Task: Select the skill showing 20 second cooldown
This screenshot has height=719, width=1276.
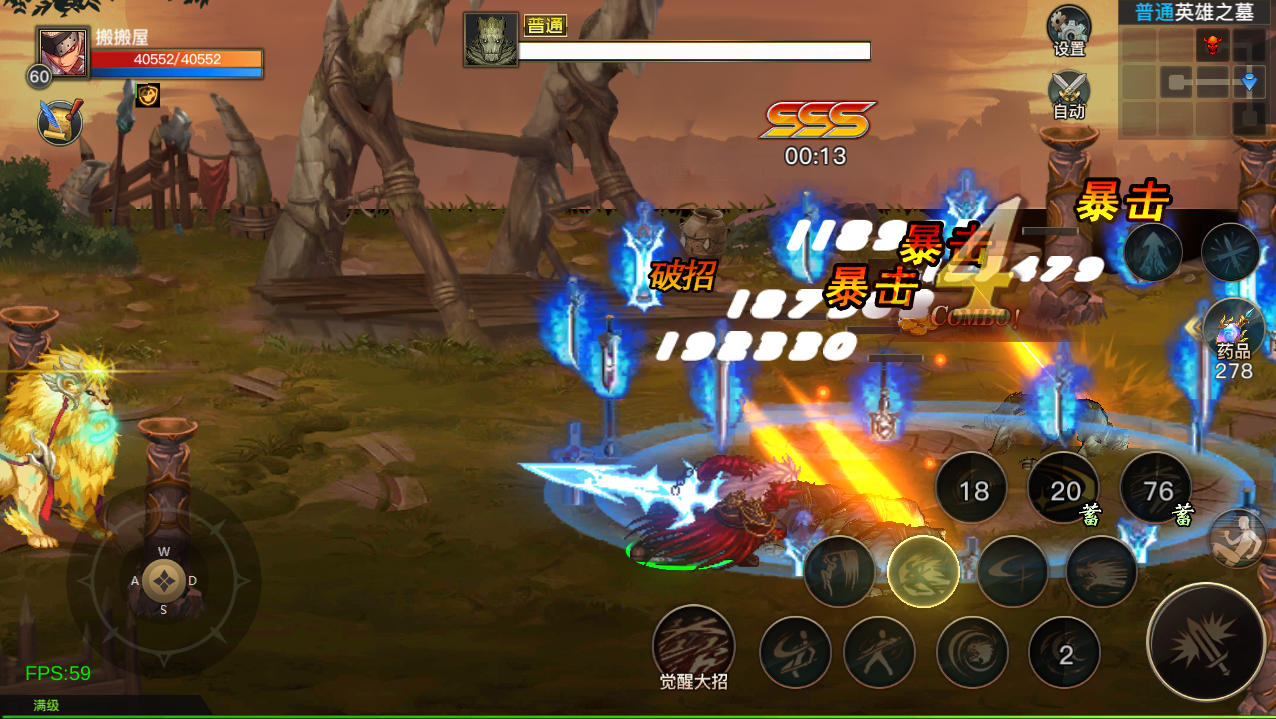Action: 1065,490
